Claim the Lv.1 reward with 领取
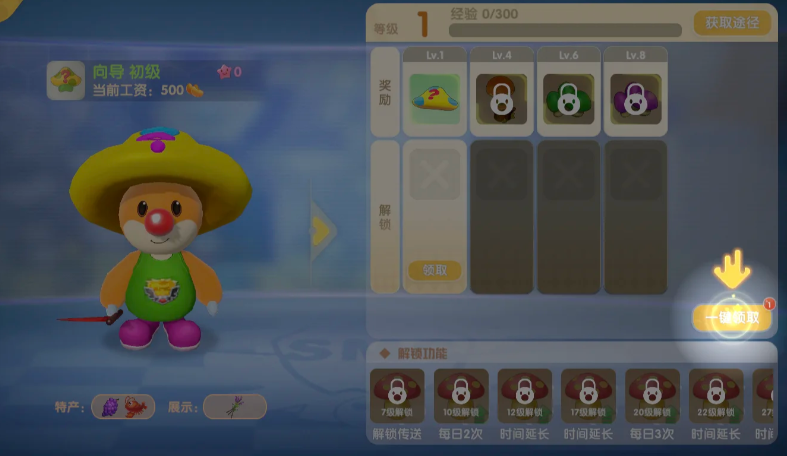The width and height of the screenshot is (787, 456). (x=435, y=270)
